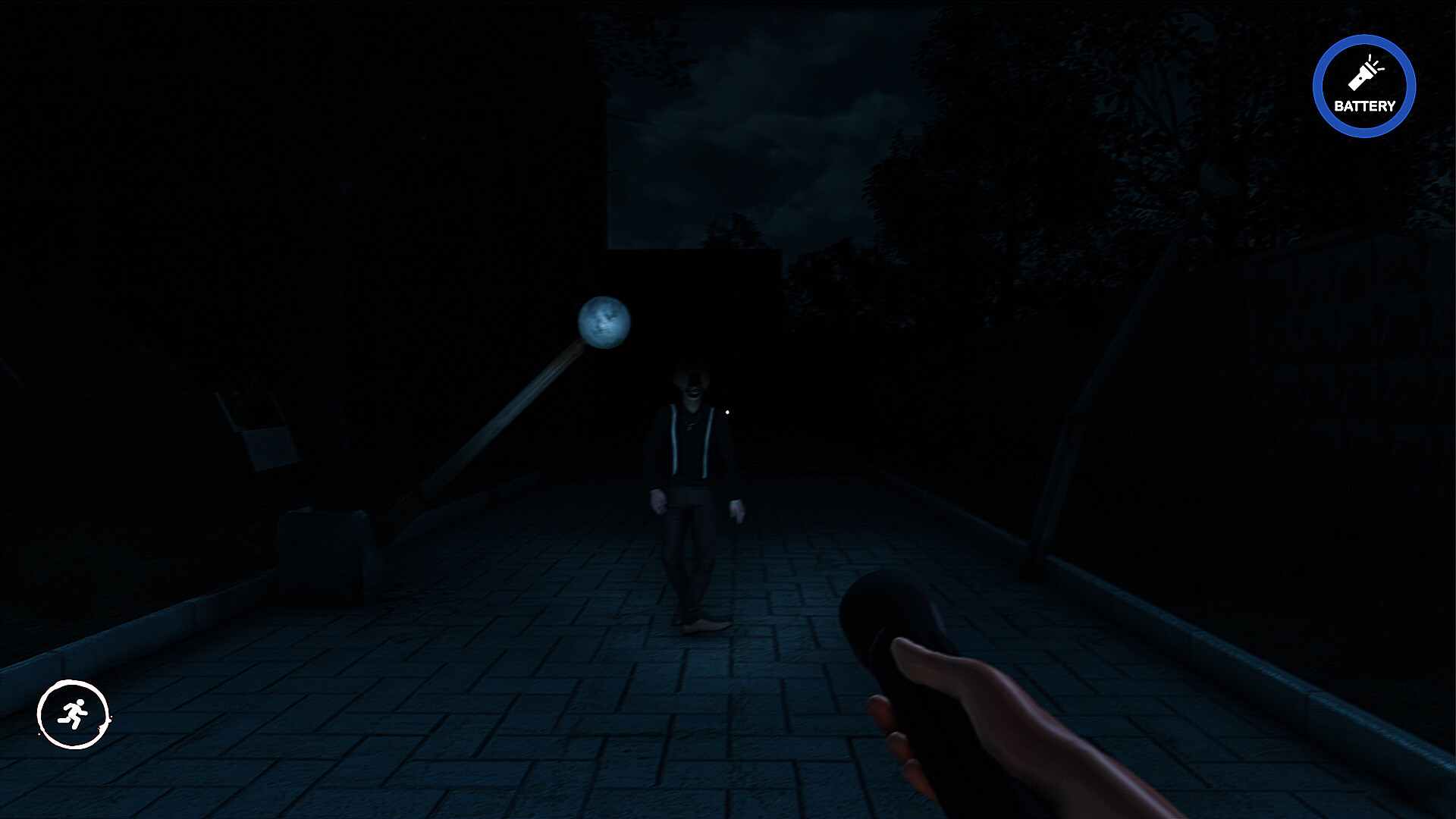
Task: Select the white running-man symbol
Action: tap(72, 711)
